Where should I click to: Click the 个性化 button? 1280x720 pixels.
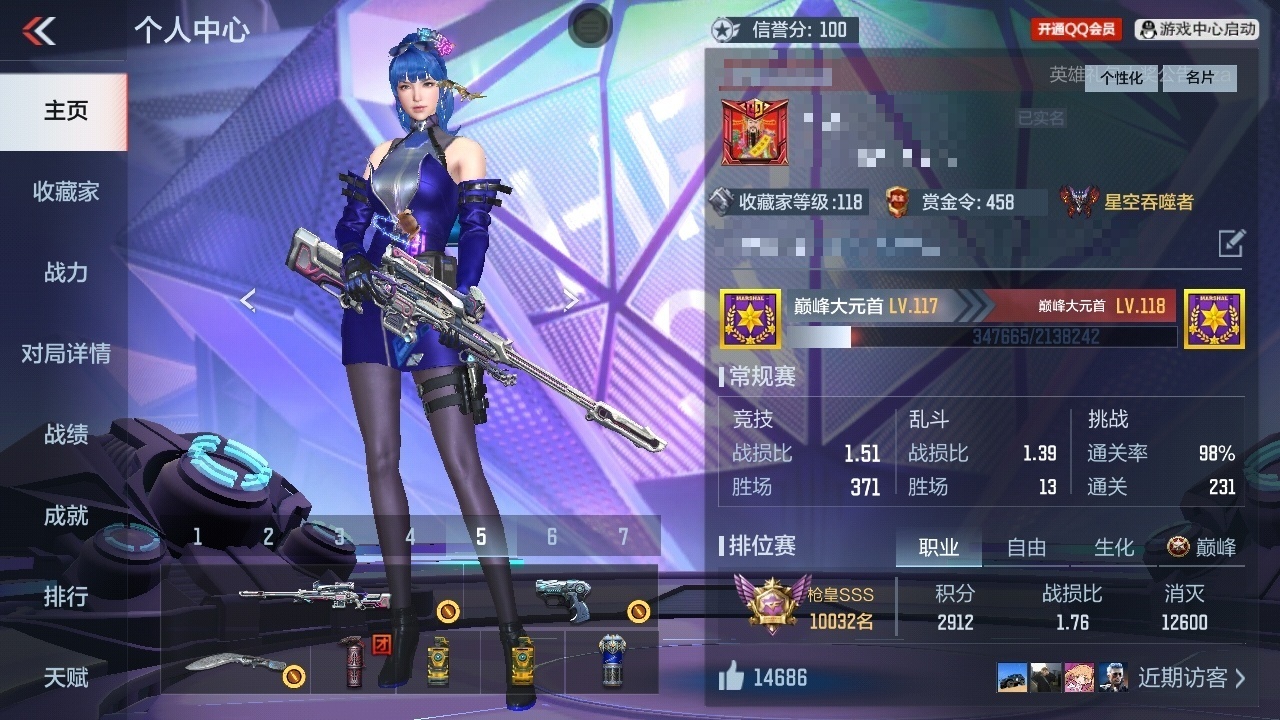tap(1122, 78)
